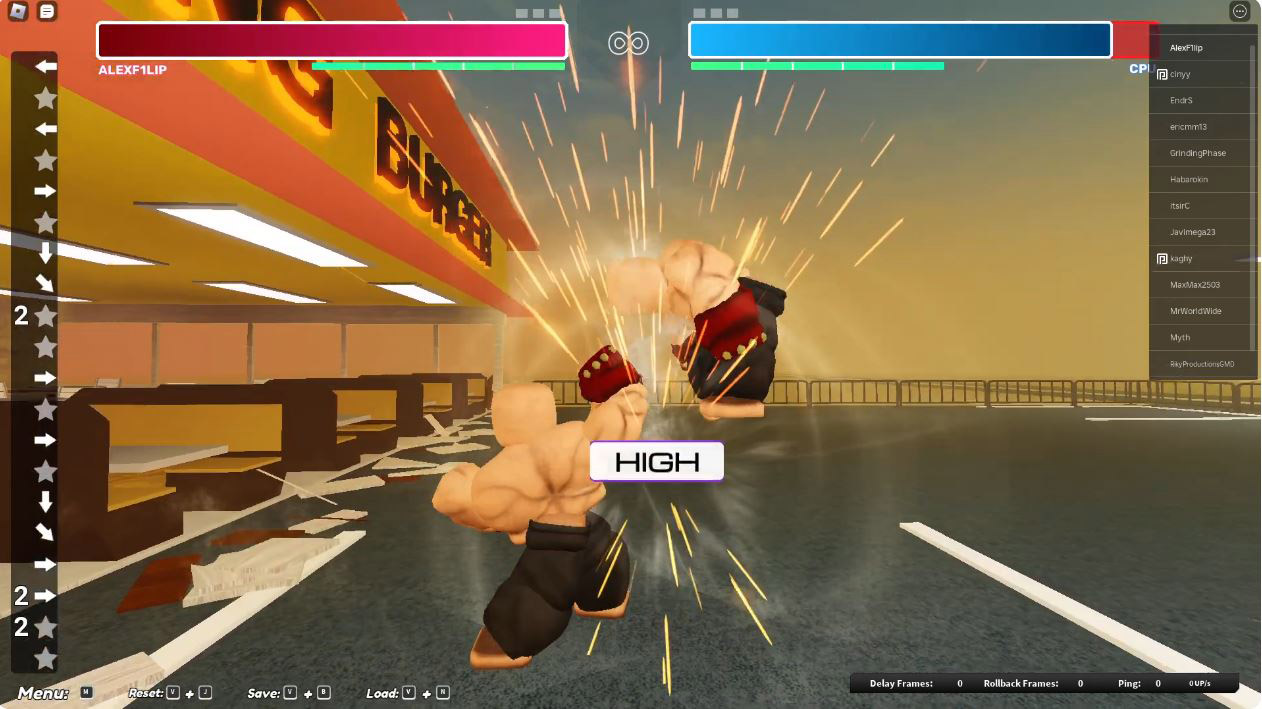Choose EndrS from the player list
The image size is (1262, 709).
point(1182,100)
